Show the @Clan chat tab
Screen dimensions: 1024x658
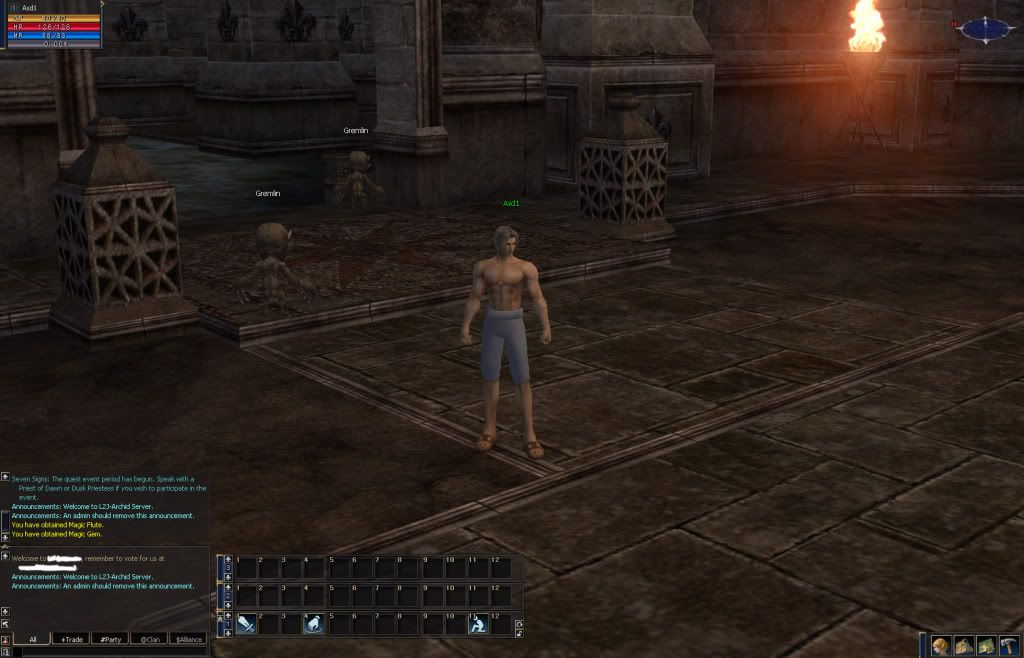[149, 639]
